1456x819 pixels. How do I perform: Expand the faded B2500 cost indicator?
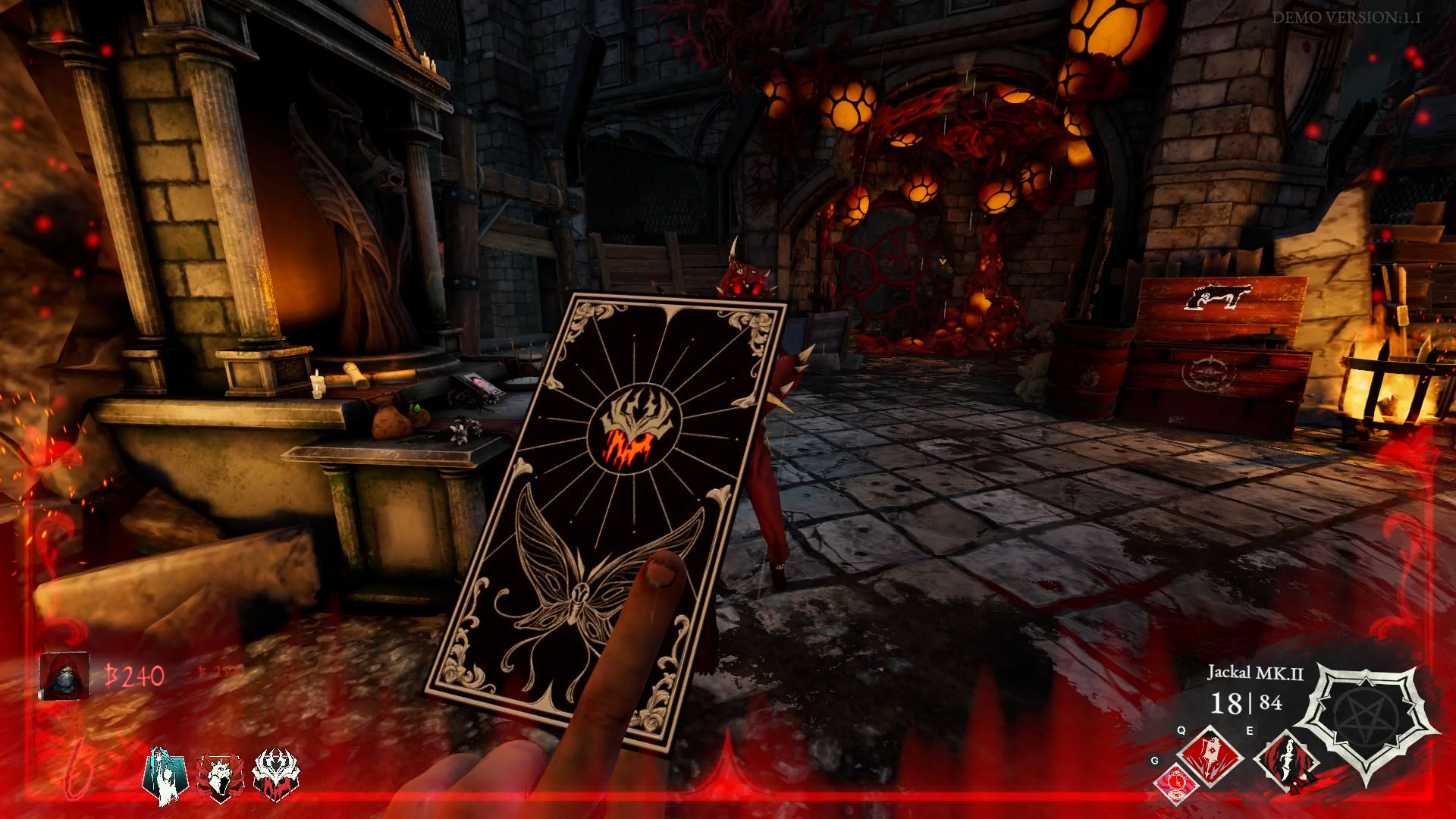tap(219, 672)
